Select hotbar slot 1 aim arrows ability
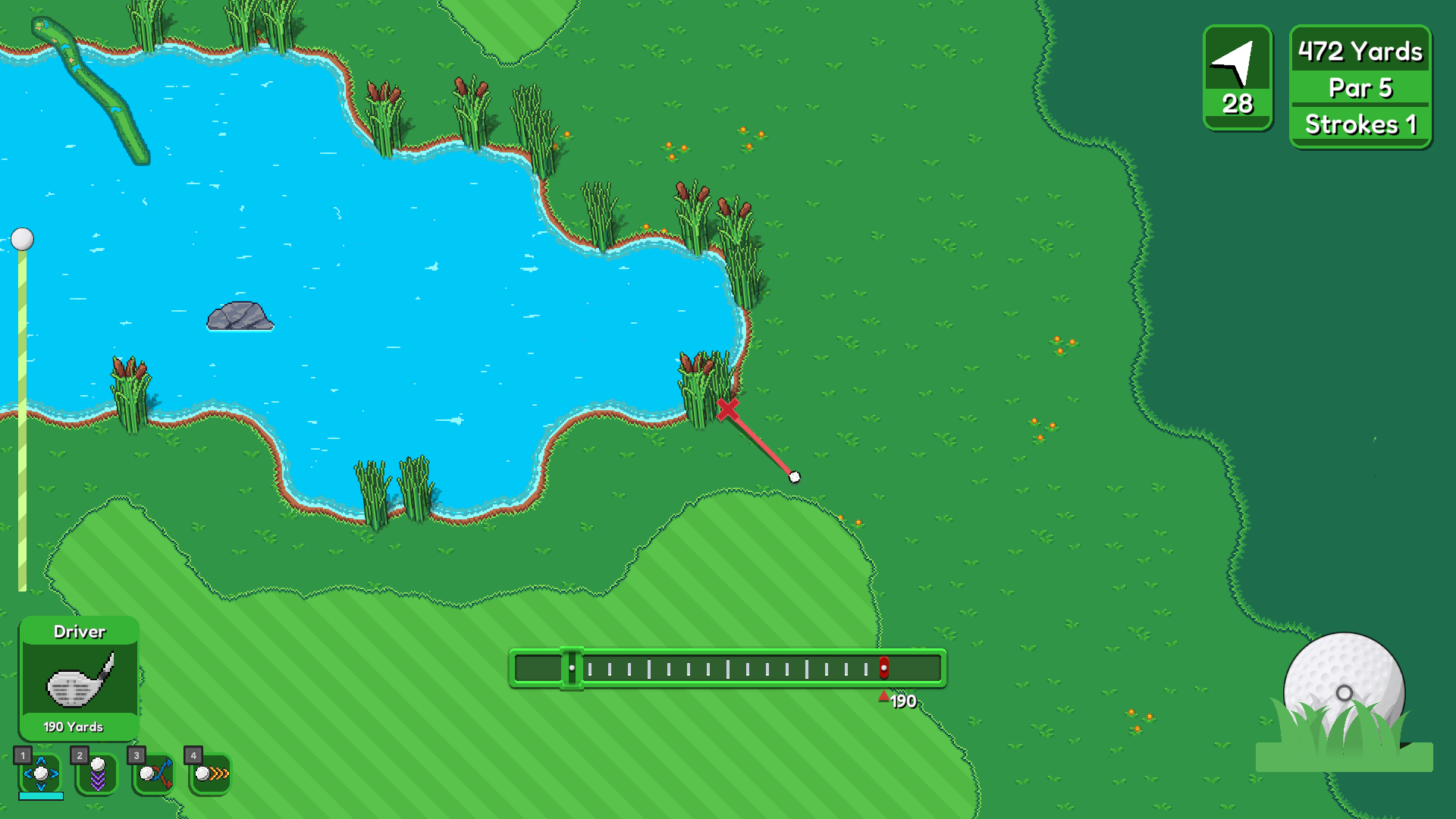 [x=42, y=773]
